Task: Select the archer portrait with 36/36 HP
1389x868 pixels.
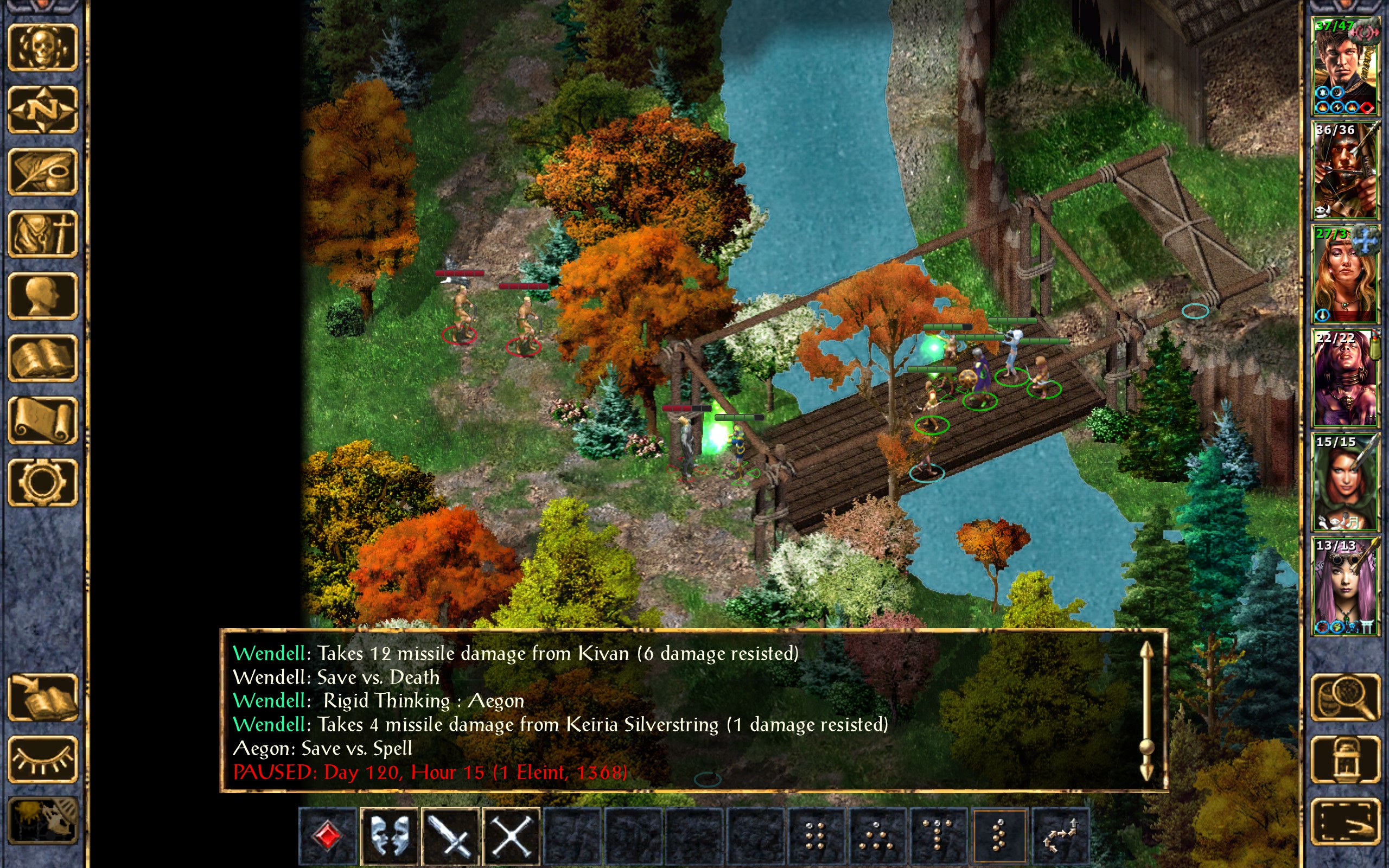Action: point(1345,170)
